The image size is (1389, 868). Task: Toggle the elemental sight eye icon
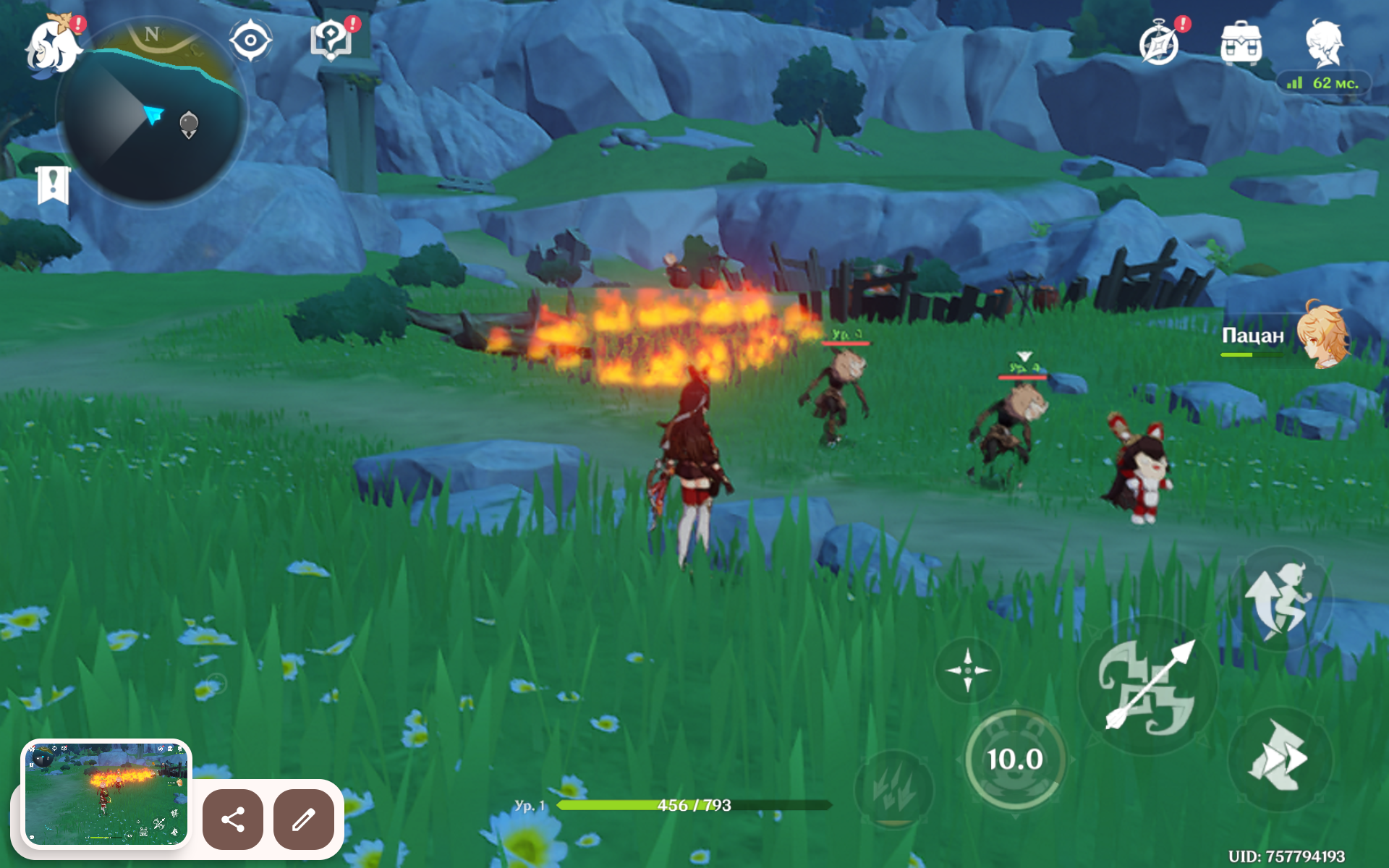click(250, 41)
